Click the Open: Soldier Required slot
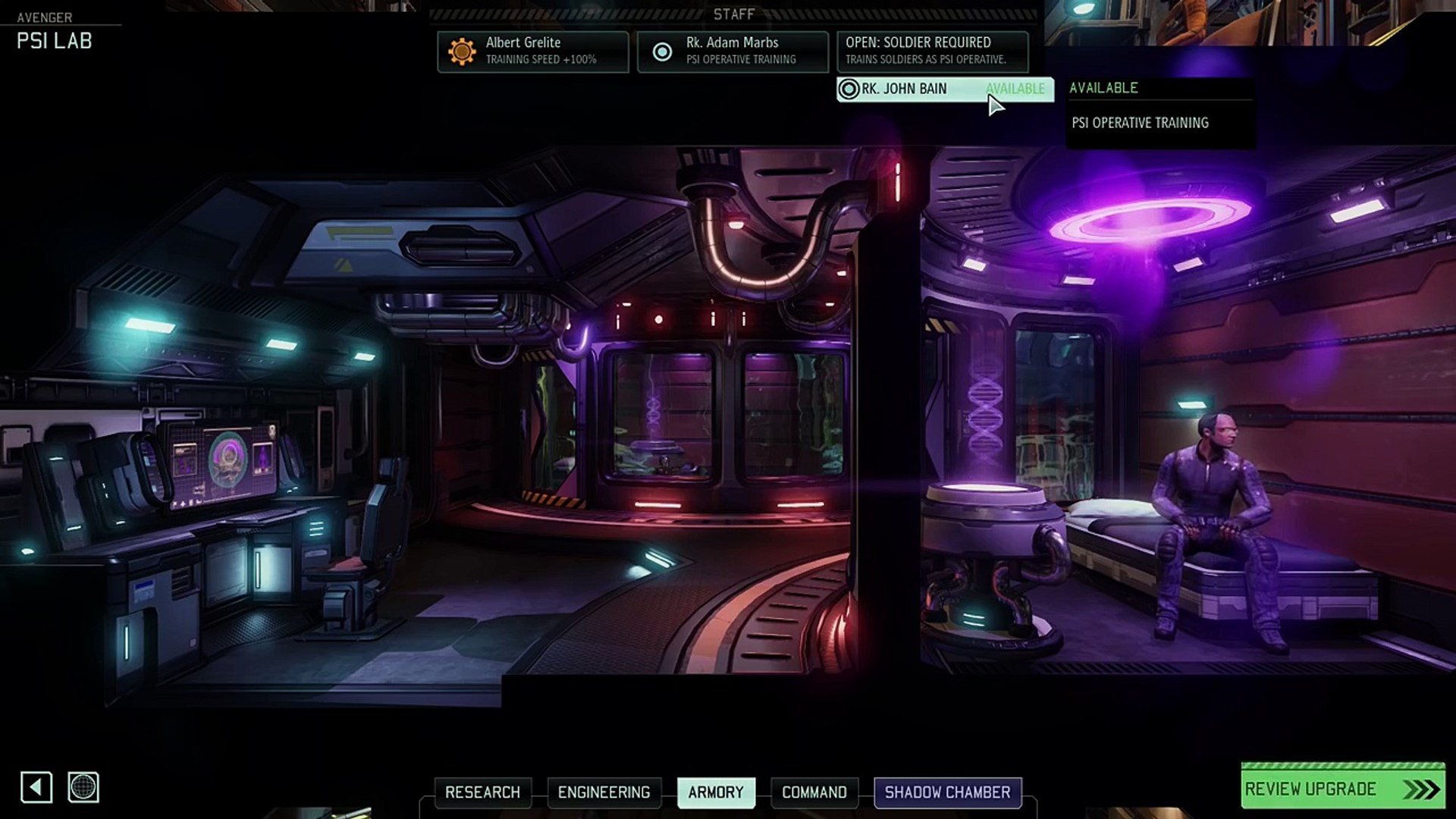 [932, 51]
